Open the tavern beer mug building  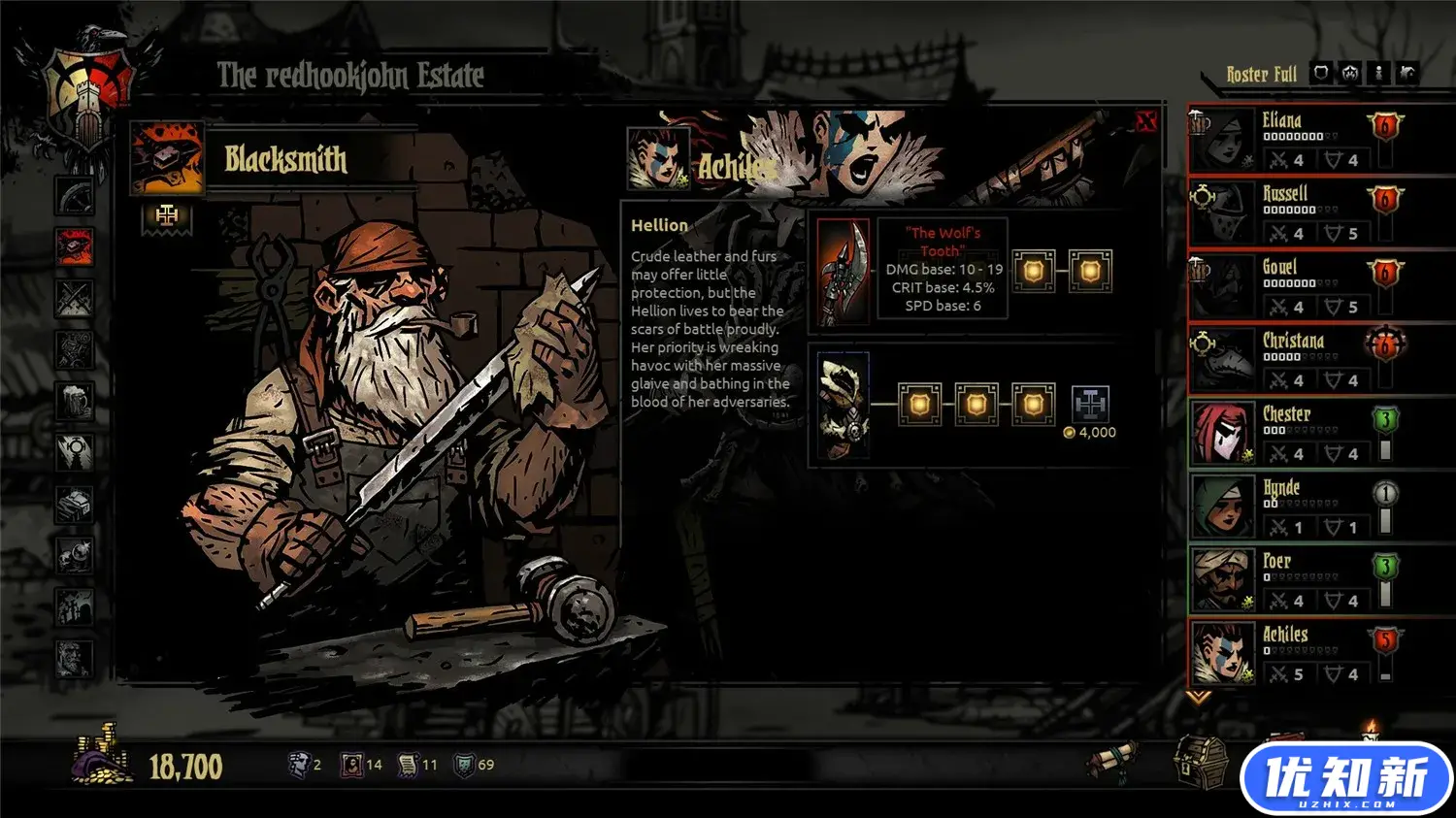coord(74,400)
